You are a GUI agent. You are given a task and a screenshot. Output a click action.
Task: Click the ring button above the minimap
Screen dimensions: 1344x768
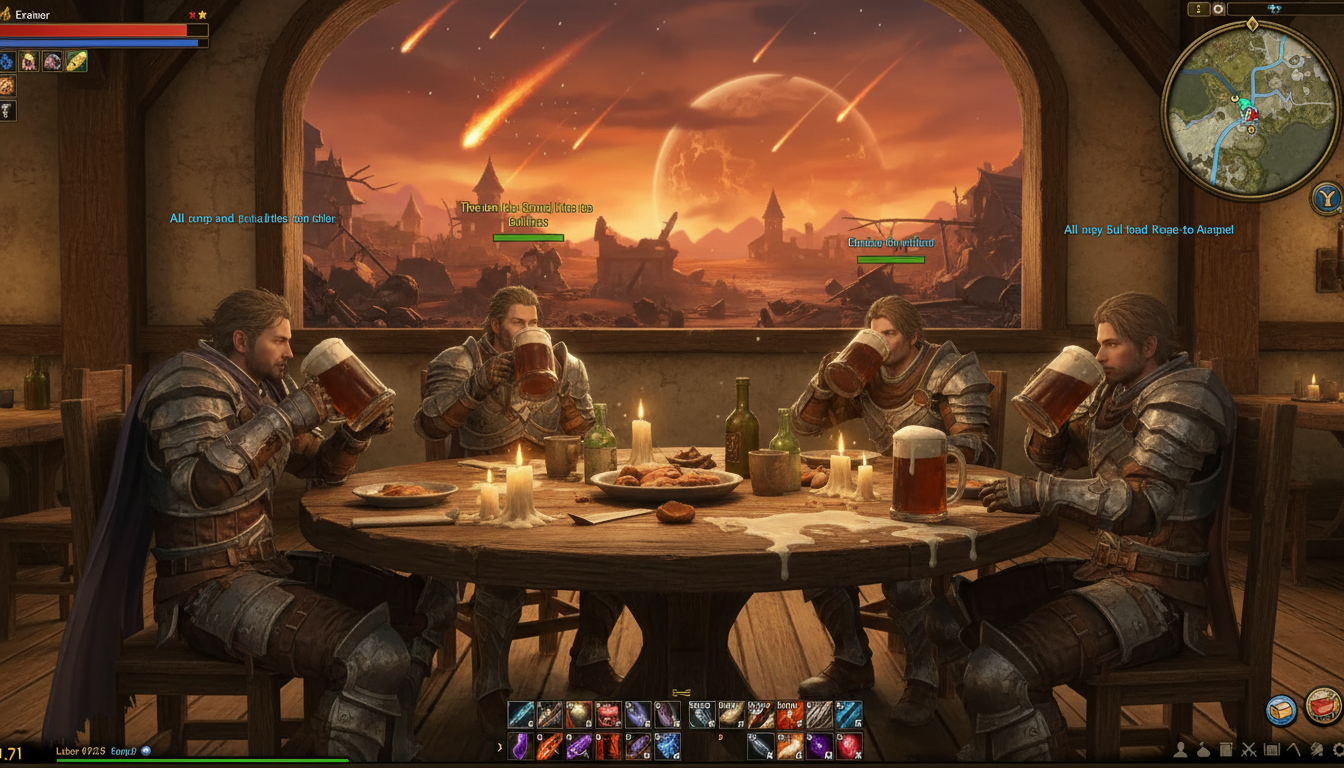coord(1218,9)
